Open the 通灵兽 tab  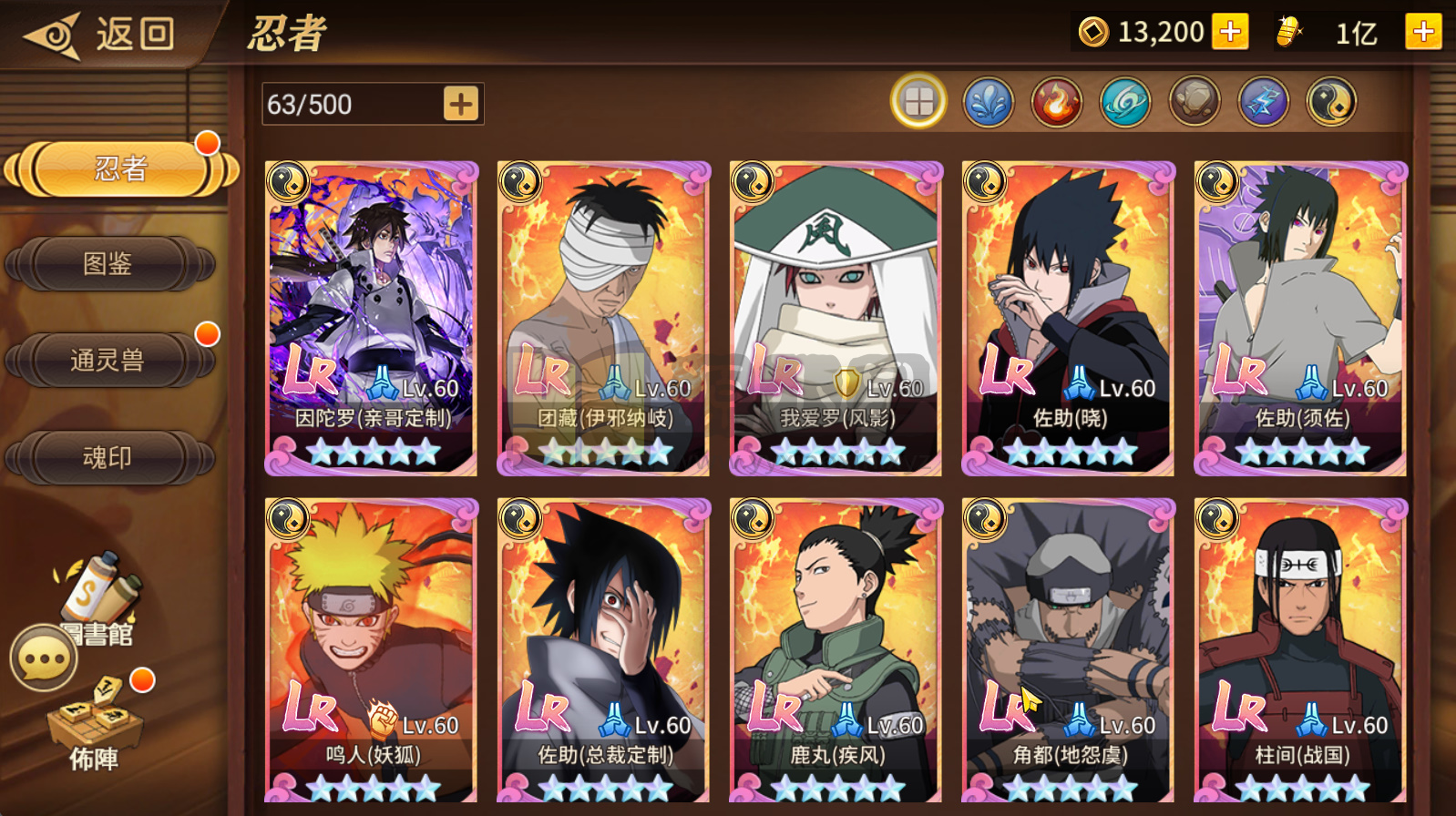109,361
